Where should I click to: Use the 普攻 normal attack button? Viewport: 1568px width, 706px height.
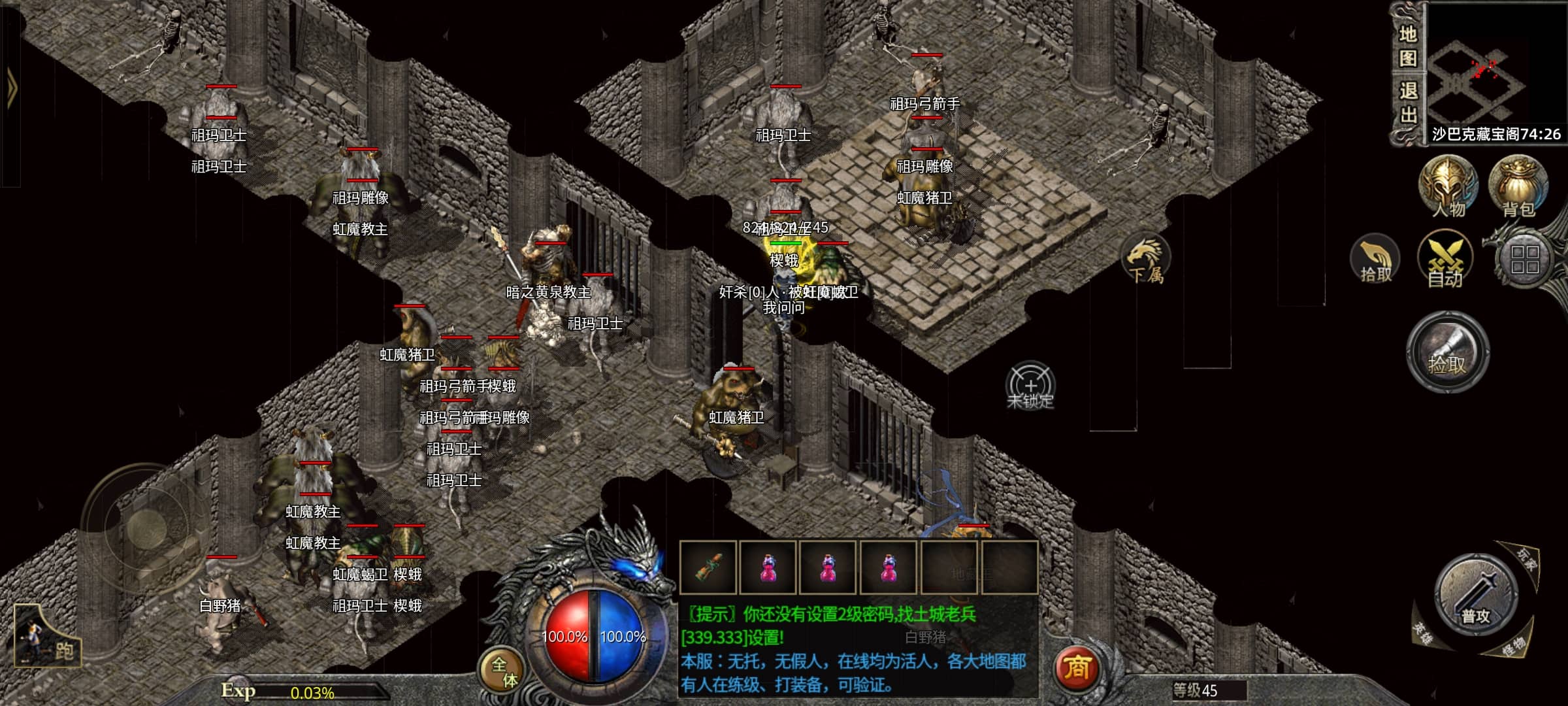pyautogui.click(x=1475, y=596)
